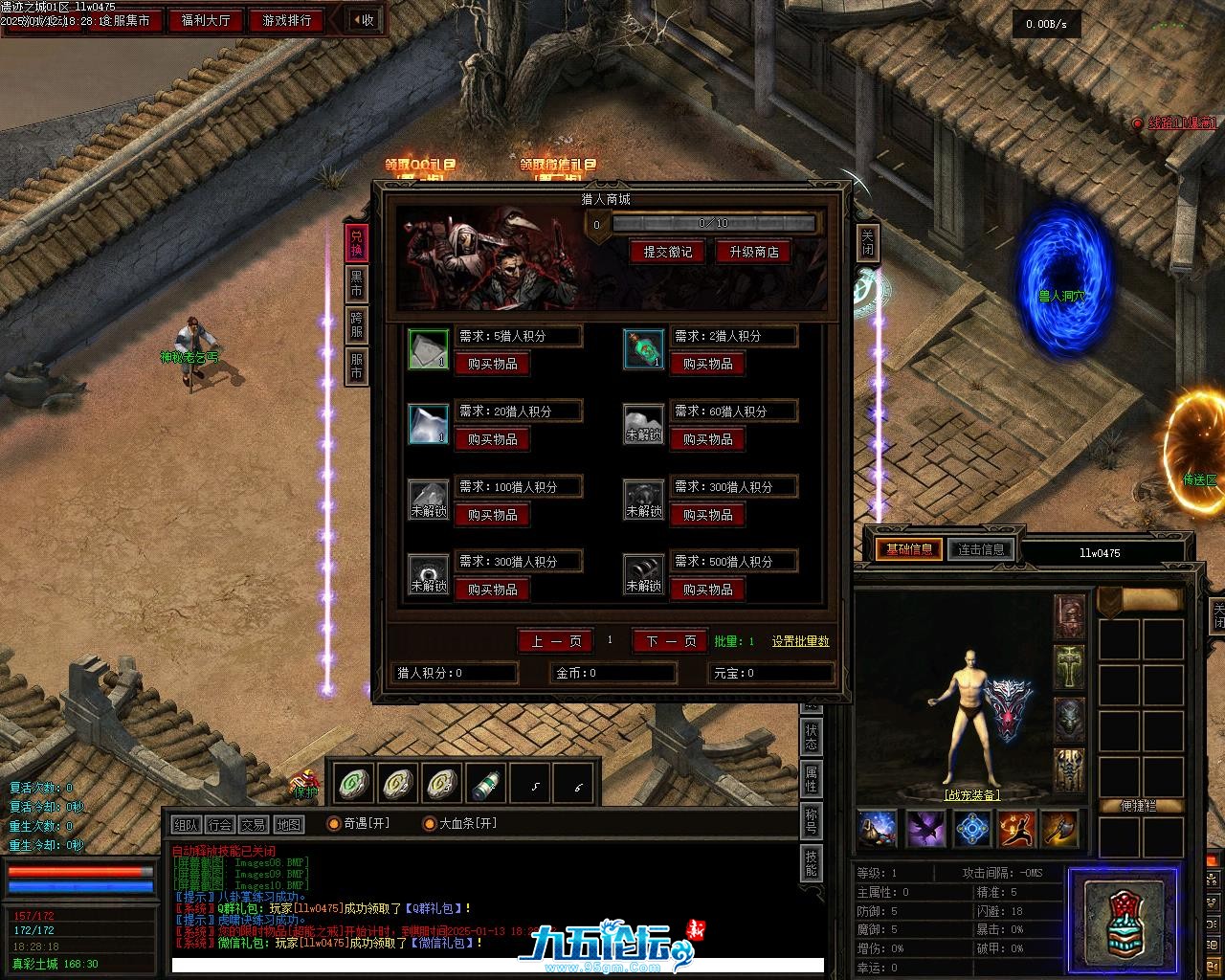Open the 设置批量数 link
This screenshot has width=1225, height=980.
(800, 641)
